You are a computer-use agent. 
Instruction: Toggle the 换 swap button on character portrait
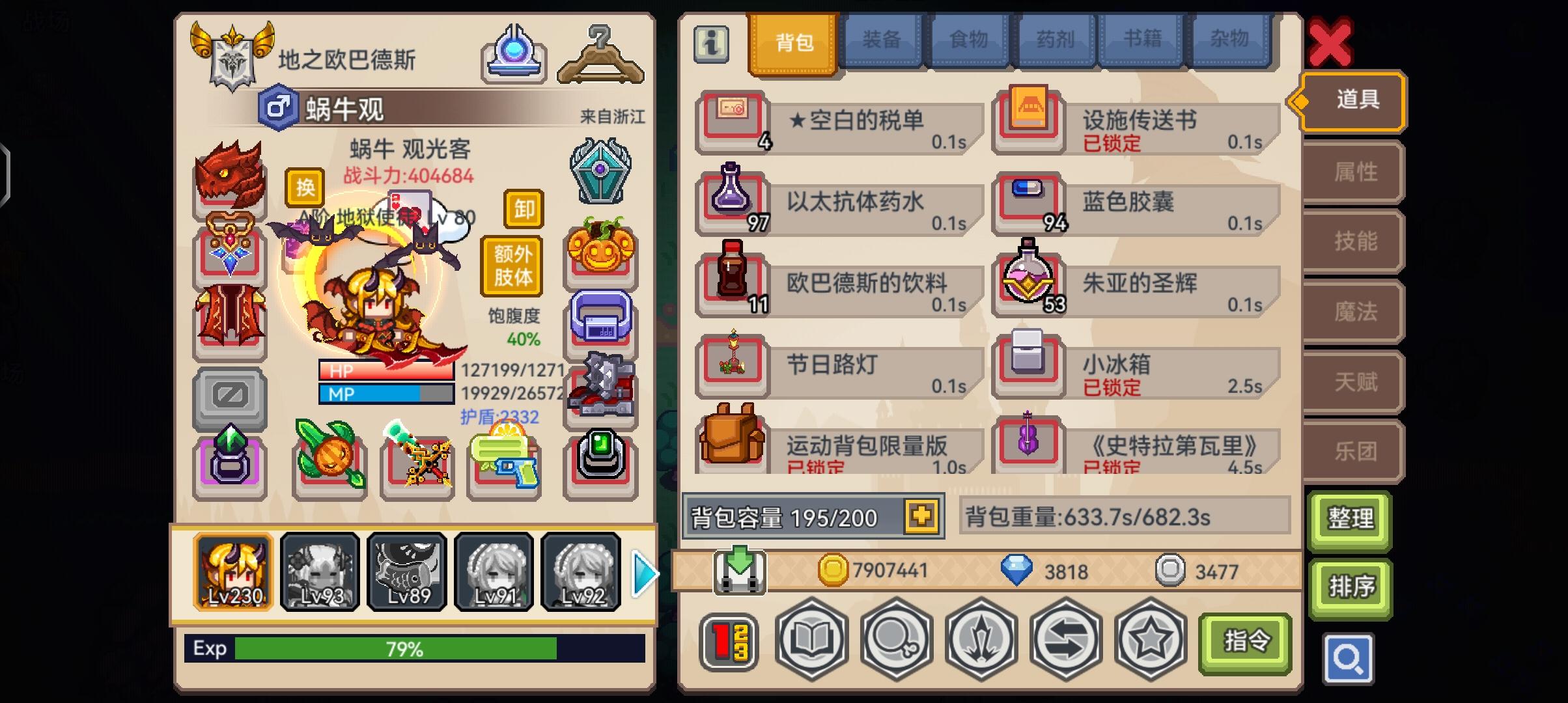click(304, 187)
